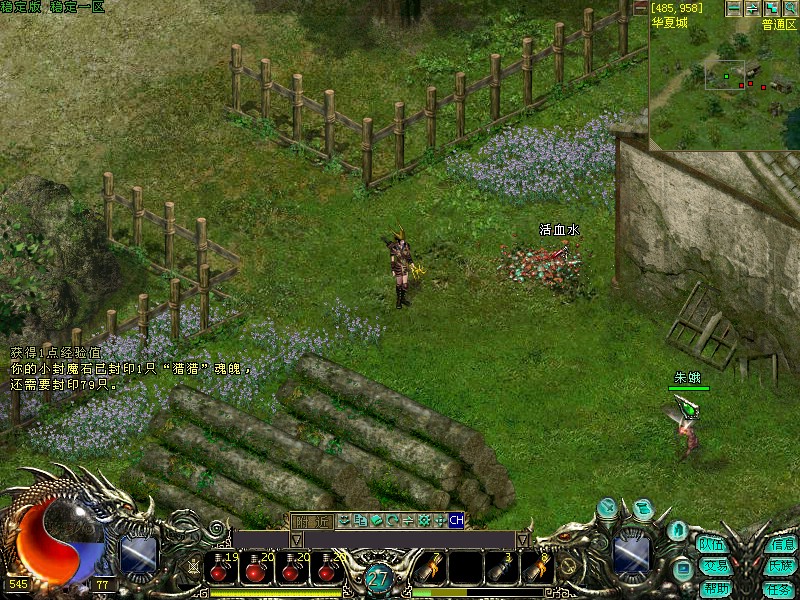Viewport: 800px width, 600px height.
Task: Click the round sword icon above right portrait
Action: point(607,508)
